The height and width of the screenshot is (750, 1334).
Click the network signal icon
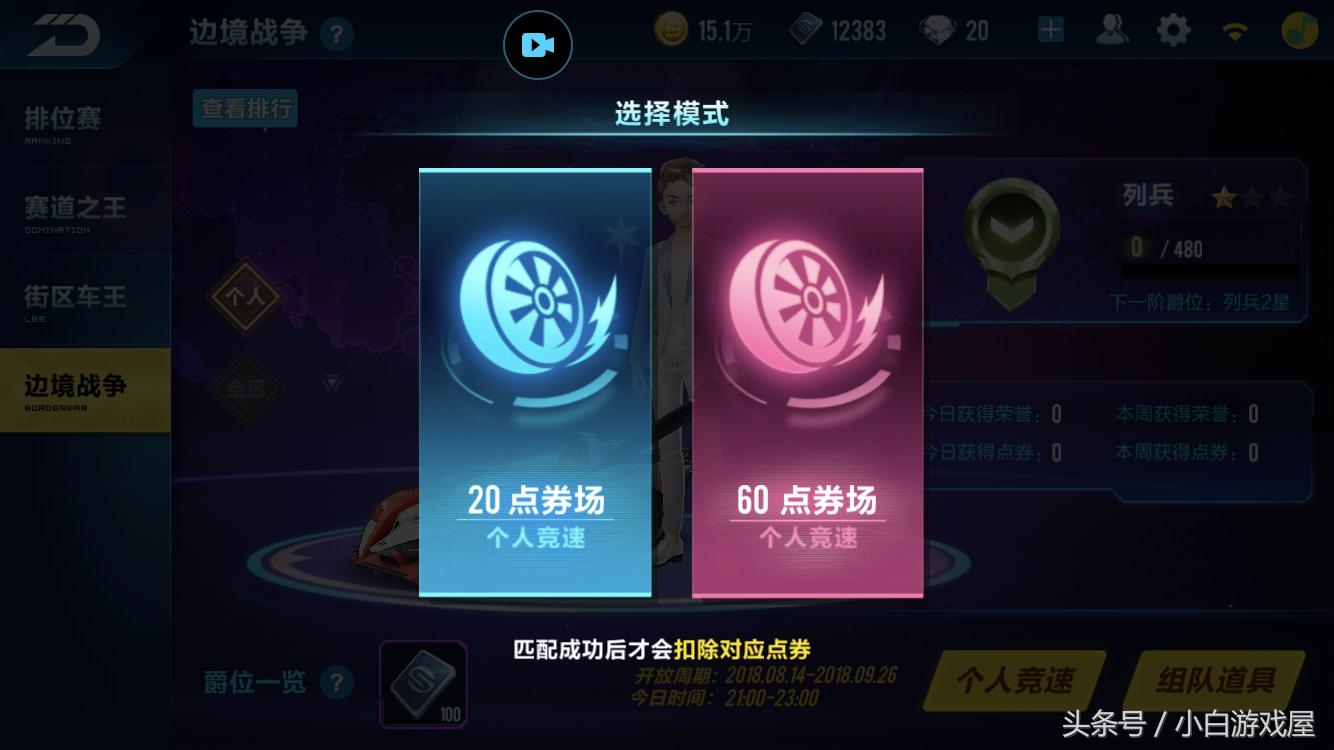(1235, 31)
